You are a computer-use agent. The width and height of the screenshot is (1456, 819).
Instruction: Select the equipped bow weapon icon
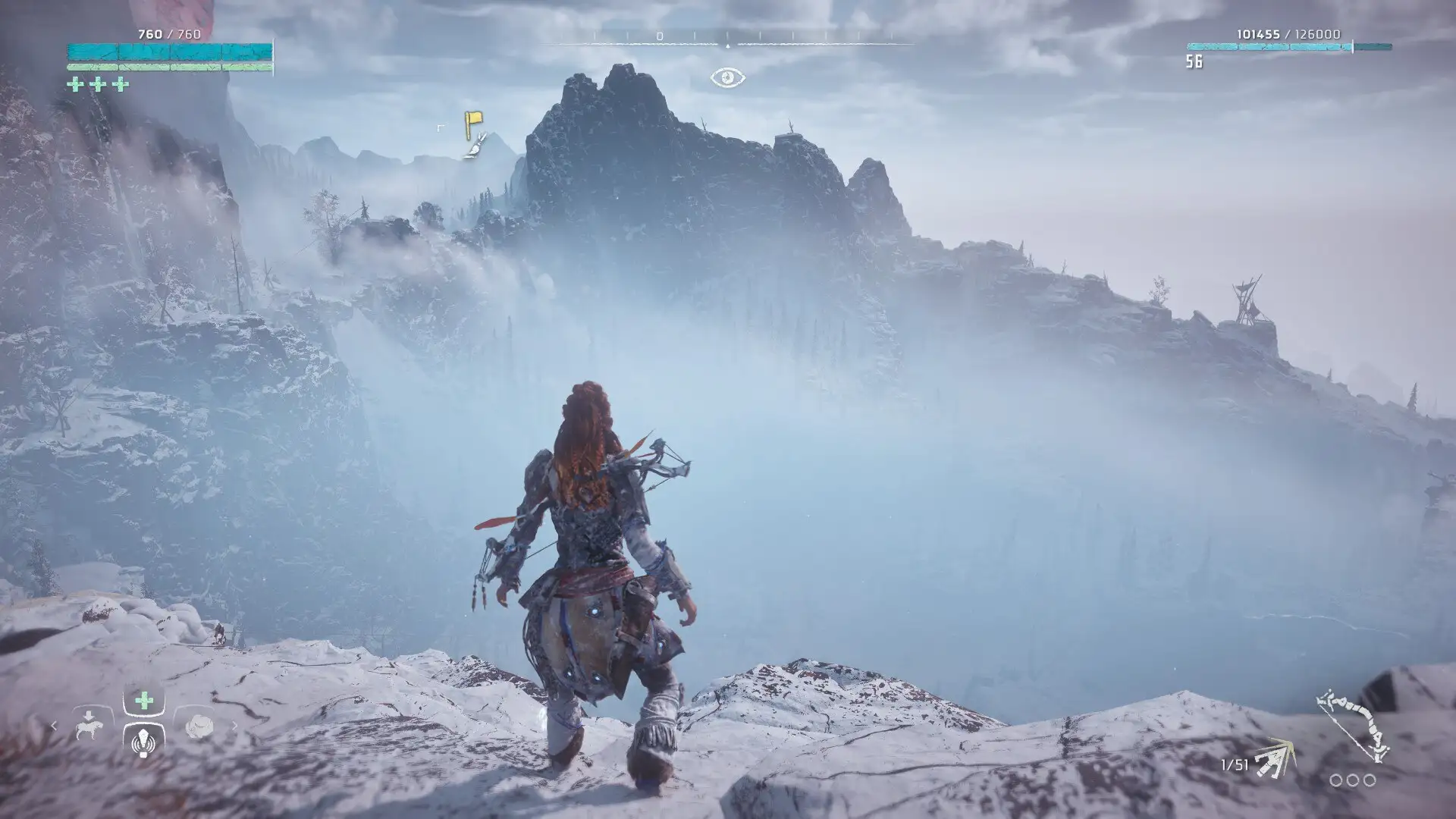tap(1354, 726)
